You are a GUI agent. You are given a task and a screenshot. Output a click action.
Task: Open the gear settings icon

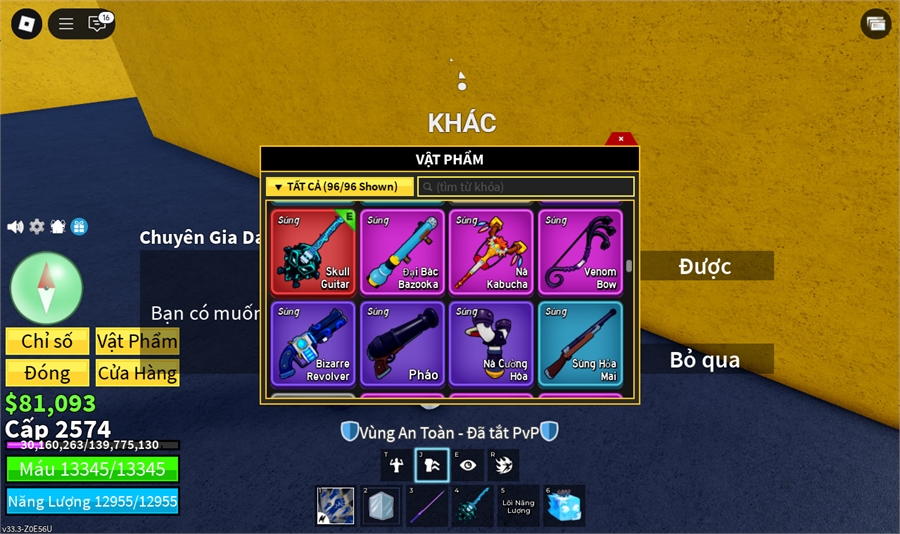click(37, 227)
